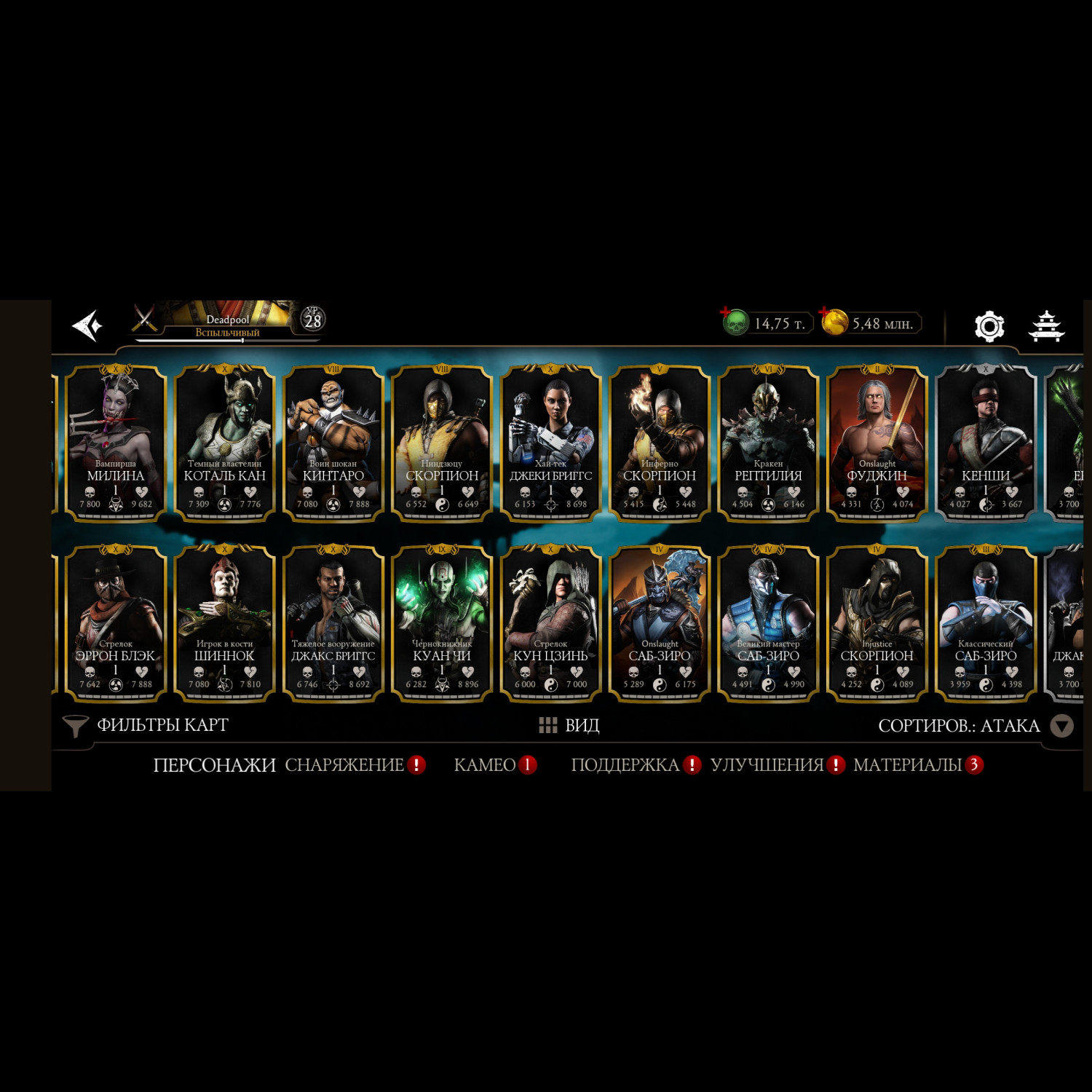Select the Вампирша Милина card

coord(116,443)
